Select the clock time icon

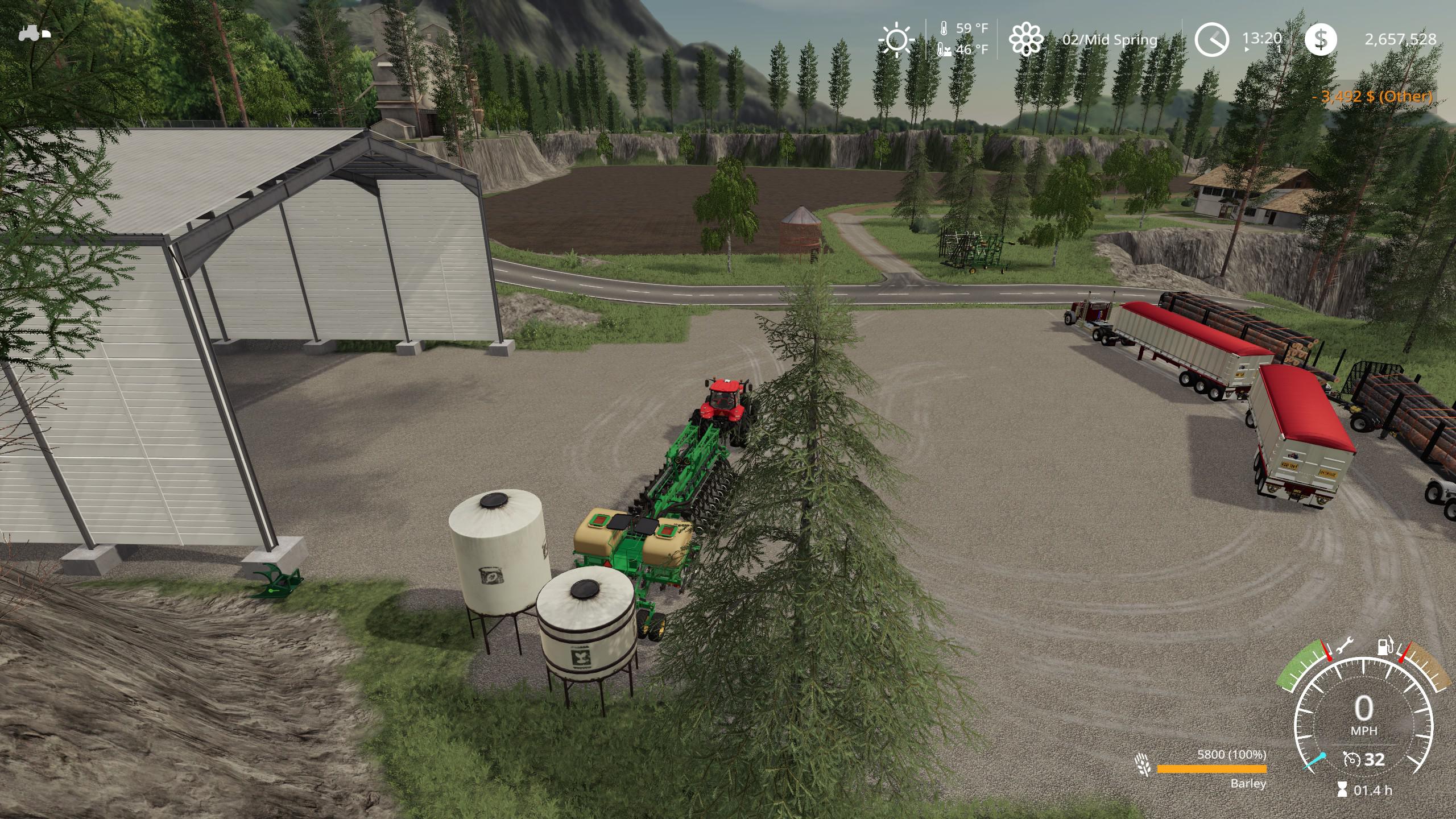1211,39
